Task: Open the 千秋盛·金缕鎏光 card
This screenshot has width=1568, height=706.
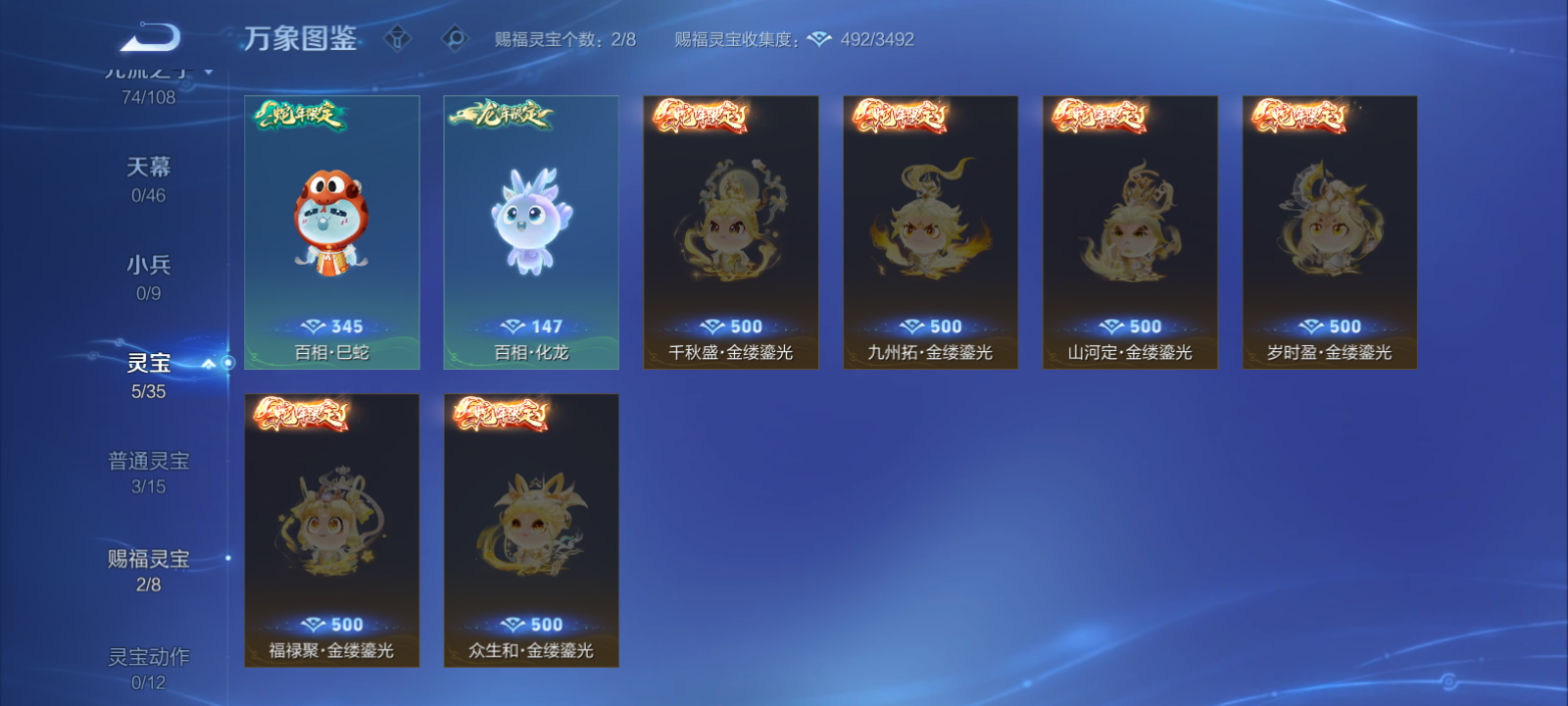Action: pyautogui.click(x=731, y=232)
